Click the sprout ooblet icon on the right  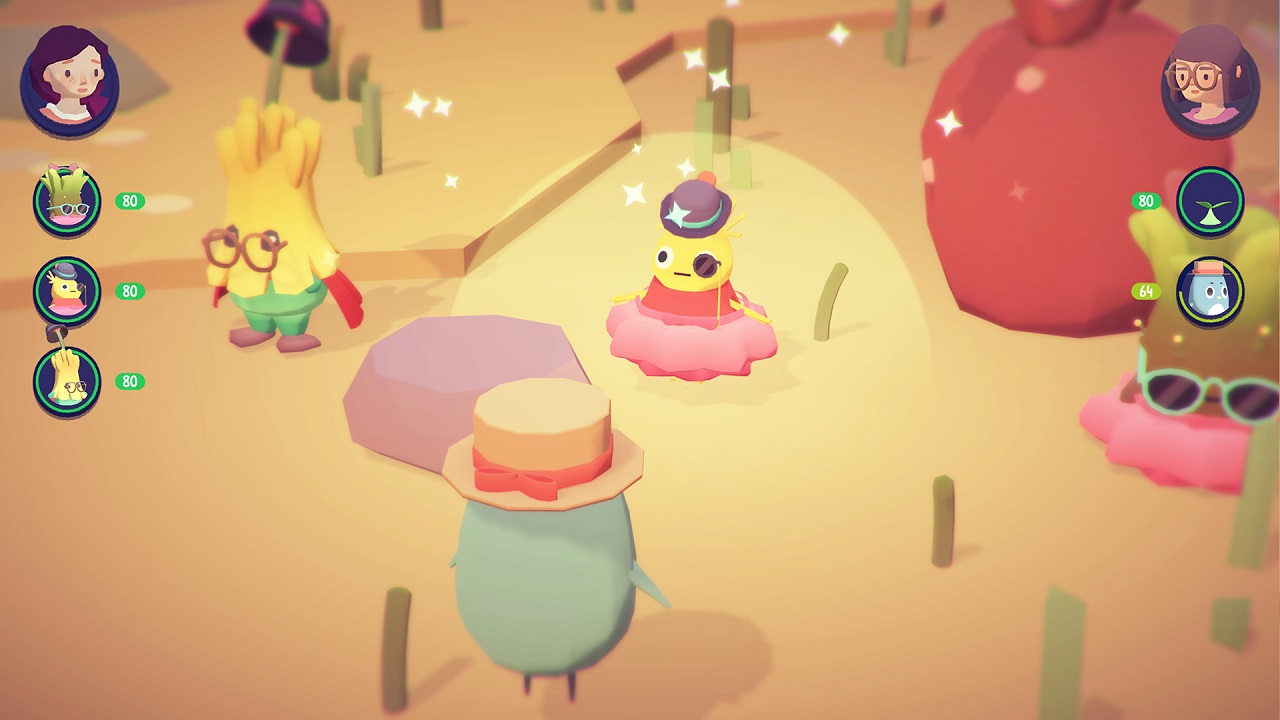(x=1210, y=200)
